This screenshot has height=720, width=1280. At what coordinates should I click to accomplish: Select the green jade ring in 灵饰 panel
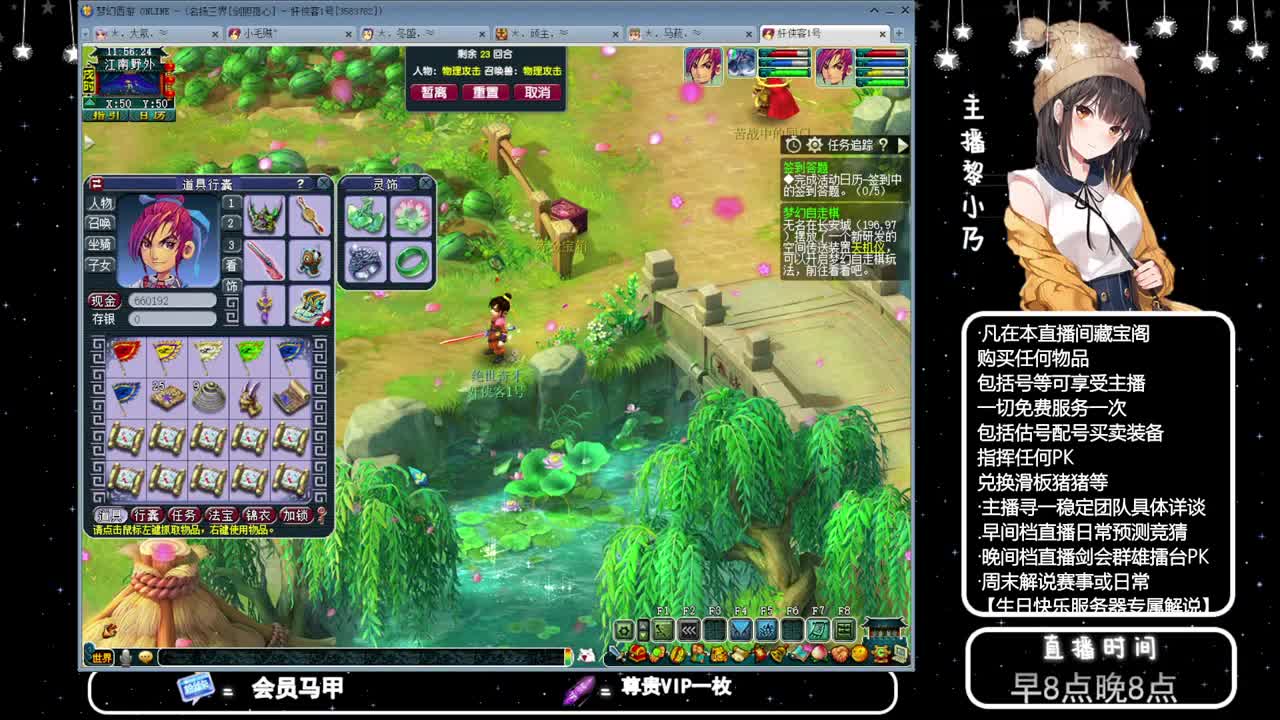coord(411,262)
